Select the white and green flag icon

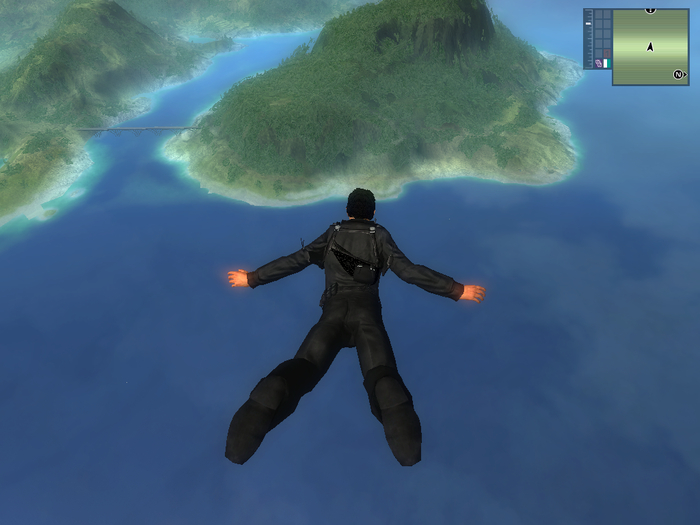click(606, 63)
